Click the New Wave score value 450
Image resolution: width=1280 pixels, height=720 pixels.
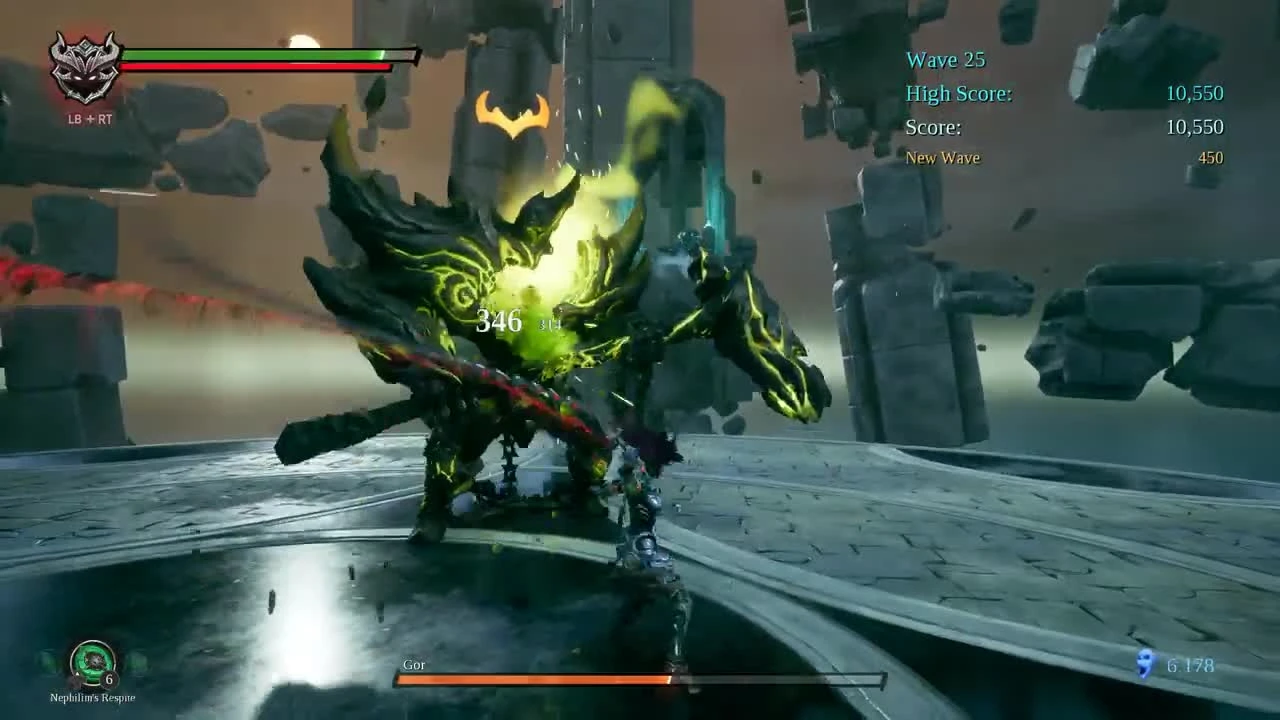pyautogui.click(x=1209, y=157)
